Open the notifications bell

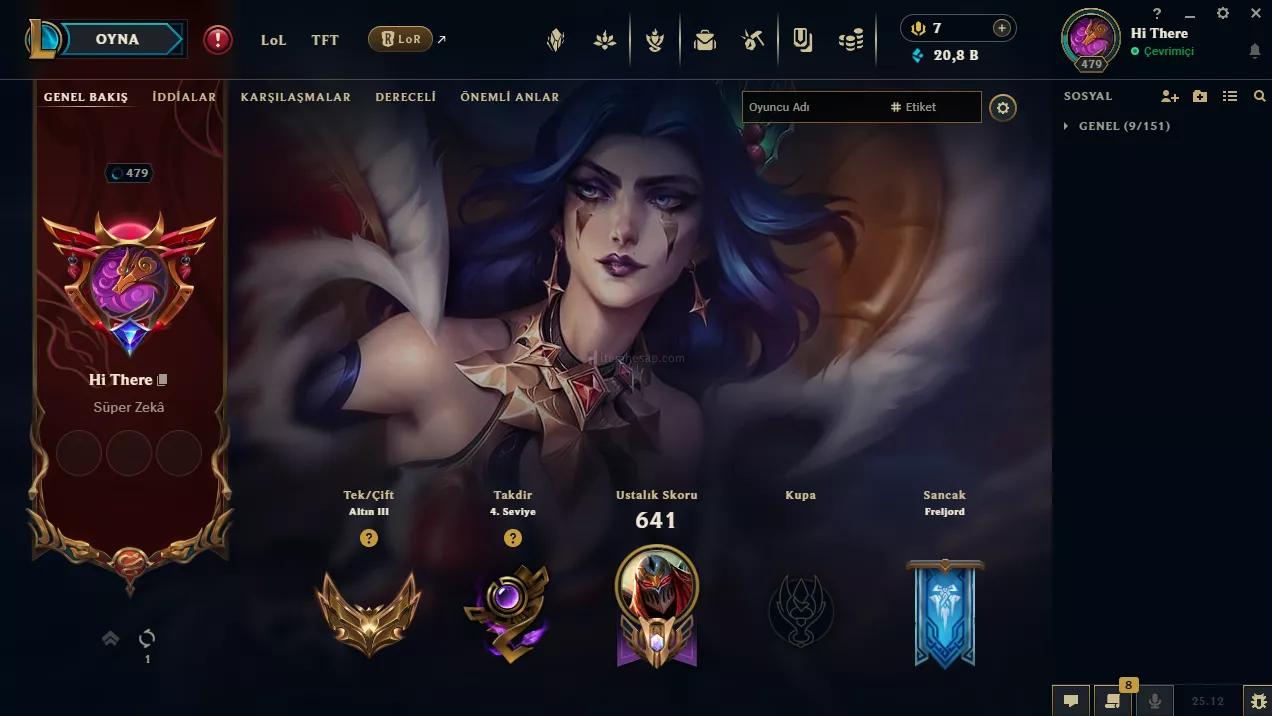1255,51
